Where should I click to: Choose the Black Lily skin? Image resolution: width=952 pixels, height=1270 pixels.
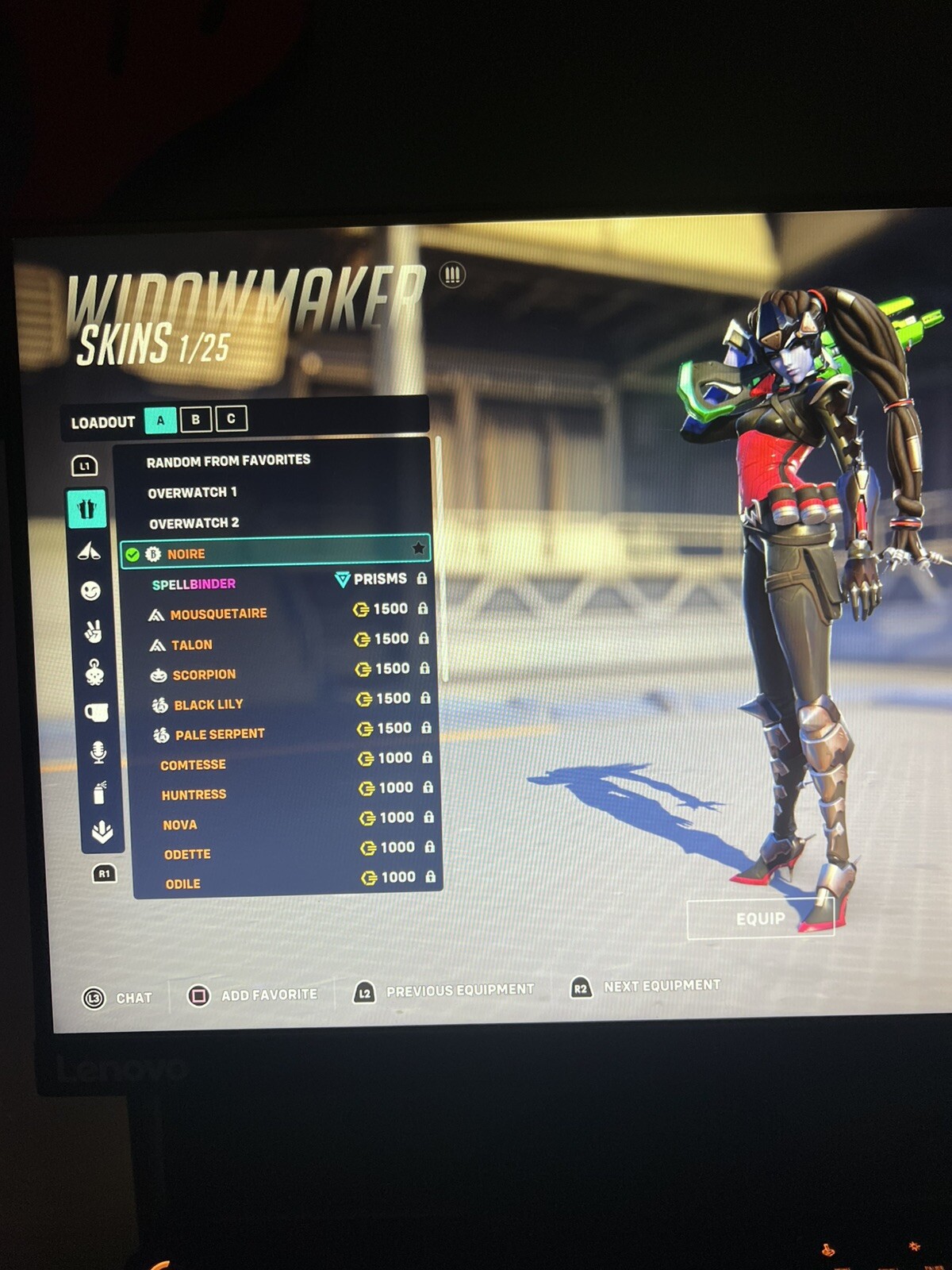(x=209, y=705)
